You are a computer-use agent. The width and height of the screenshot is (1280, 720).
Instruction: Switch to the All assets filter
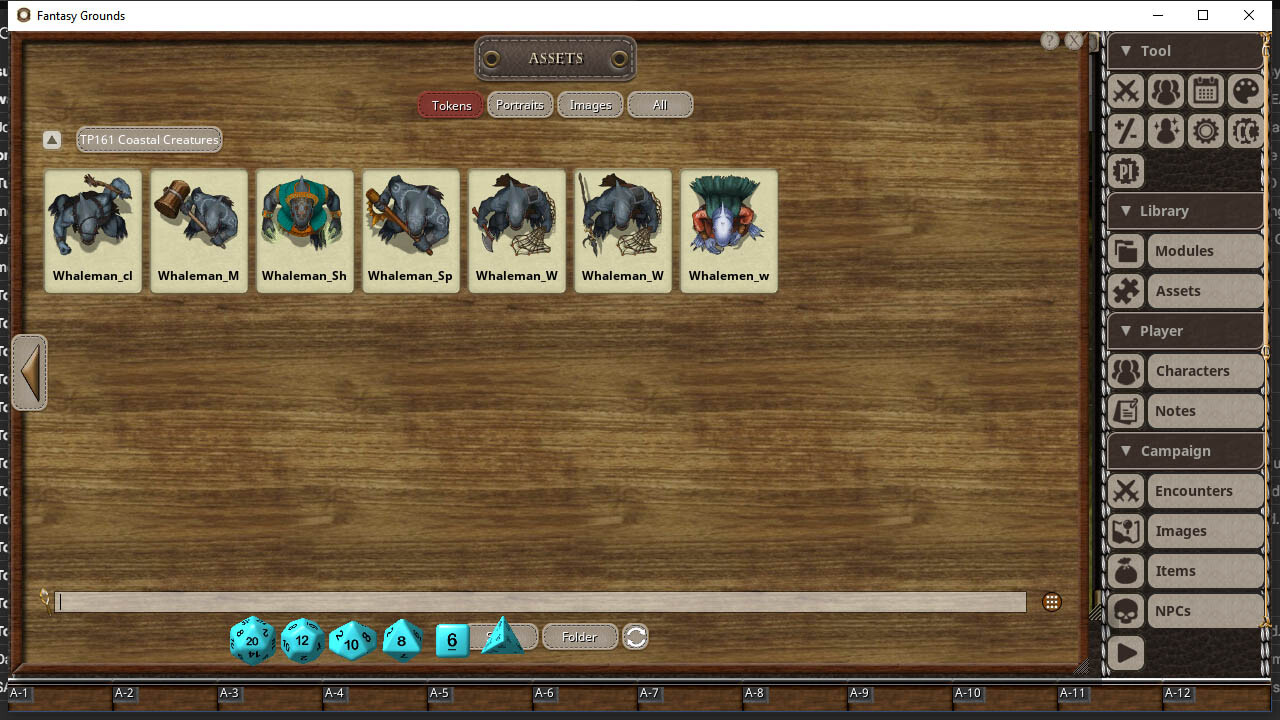point(660,104)
